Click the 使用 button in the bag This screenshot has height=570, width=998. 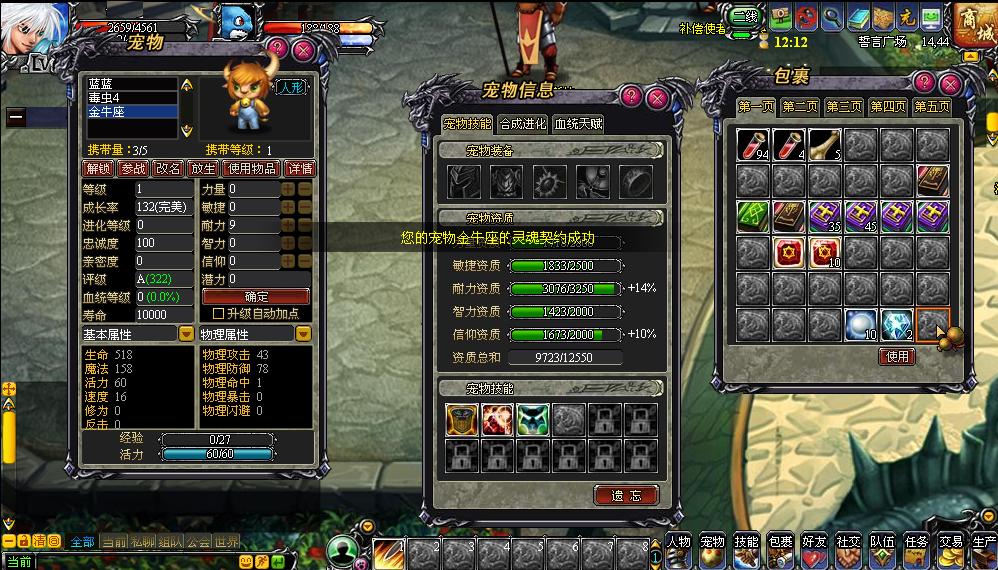897,356
